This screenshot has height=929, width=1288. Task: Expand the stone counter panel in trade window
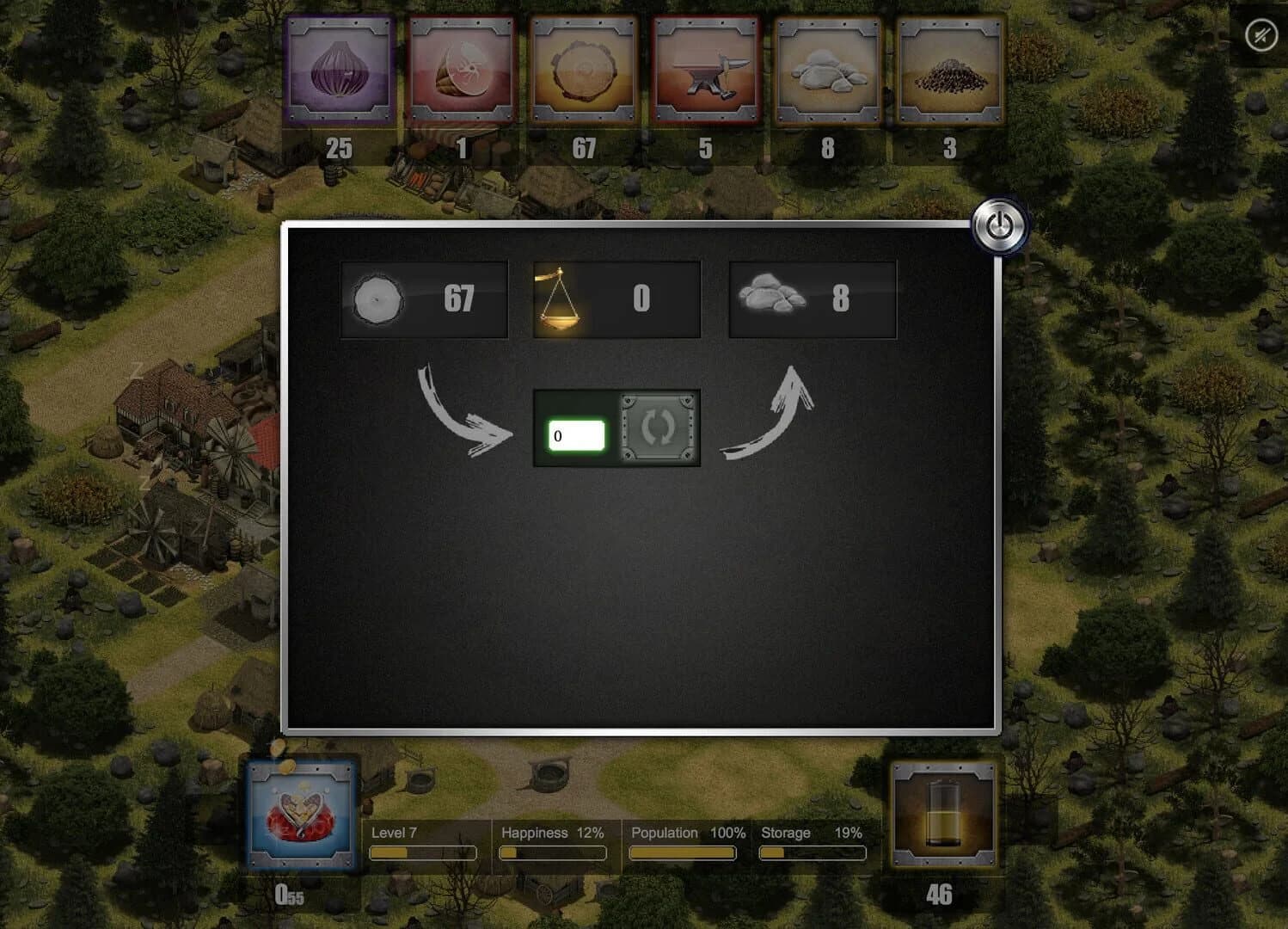[812, 298]
